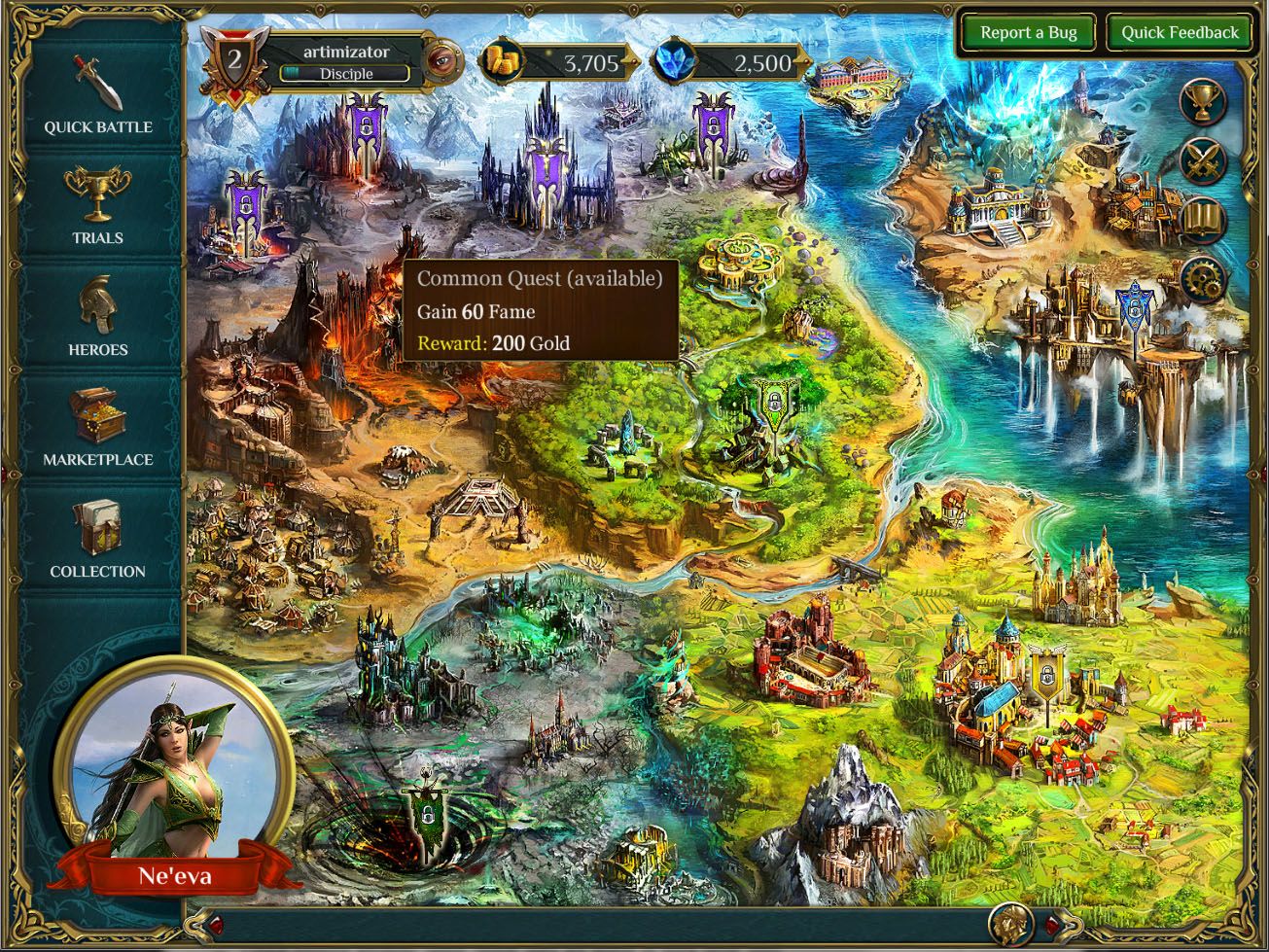The width and height of the screenshot is (1269, 952).
Task: Click the Quick Feedback button
Action: [x=1178, y=32]
